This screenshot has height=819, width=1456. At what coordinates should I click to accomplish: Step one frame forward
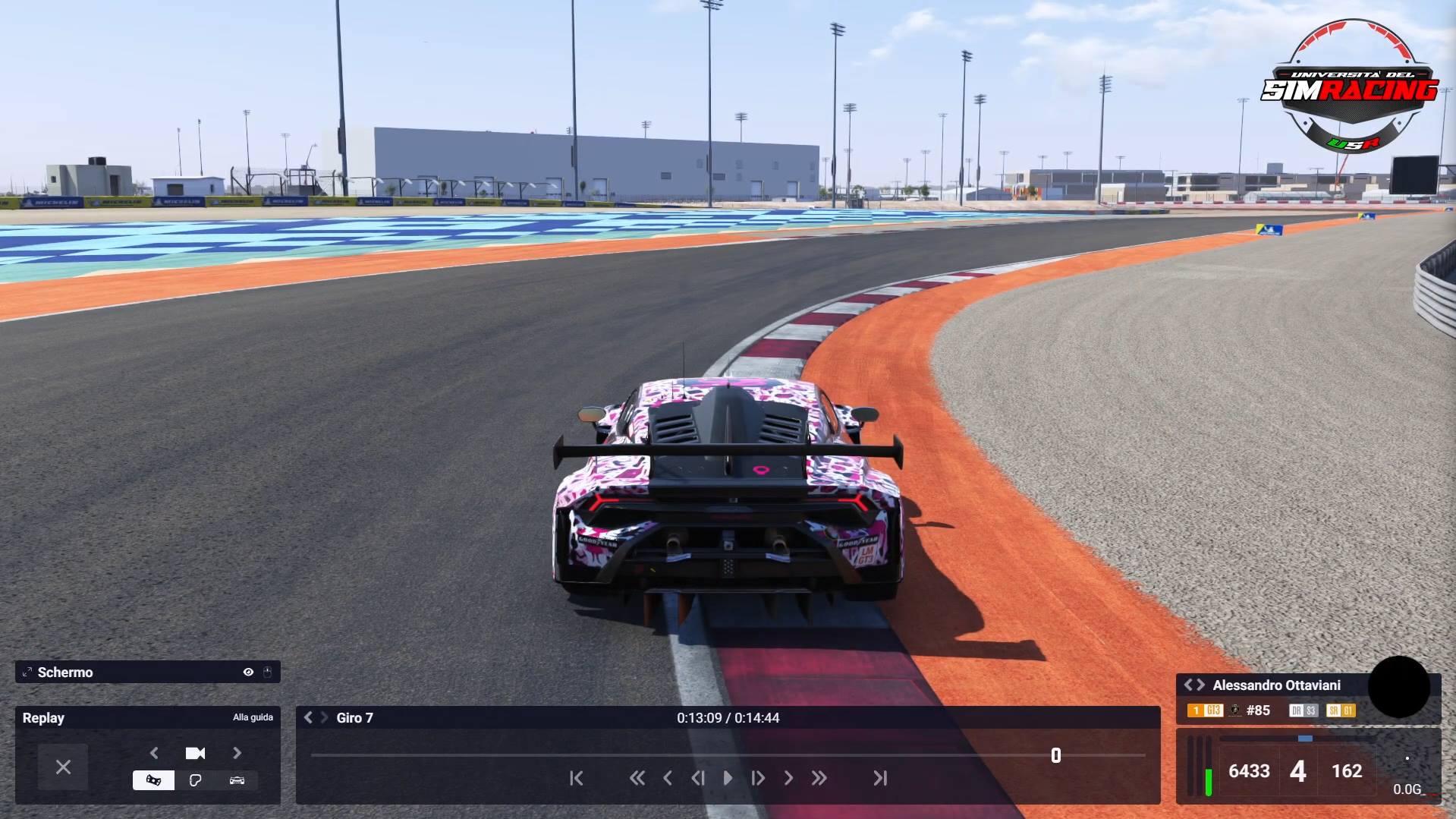click(758, 778)
